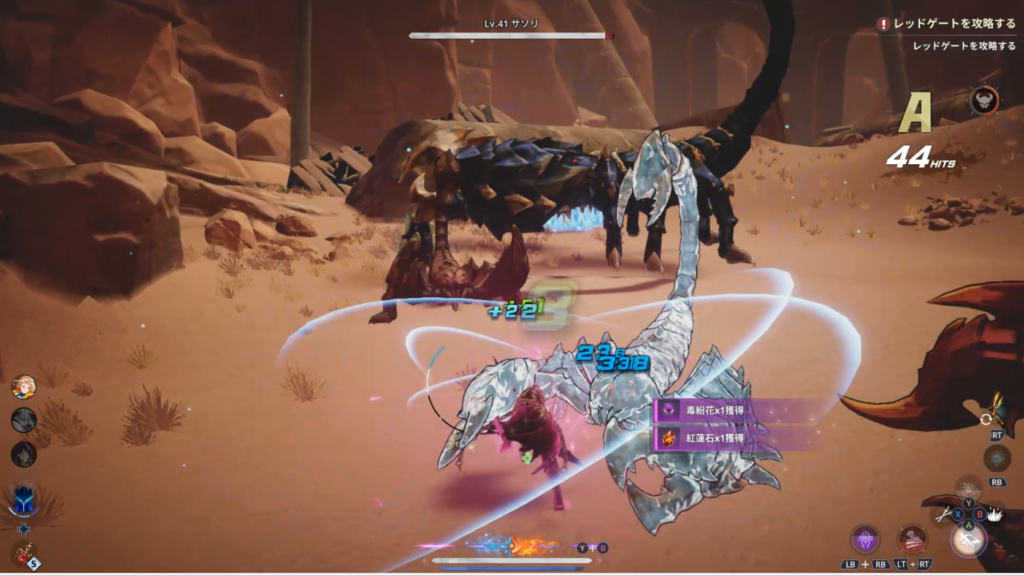Click the horned skull boss icon
This screenshot has height=576, width=1024.
(x=984, y=100)
